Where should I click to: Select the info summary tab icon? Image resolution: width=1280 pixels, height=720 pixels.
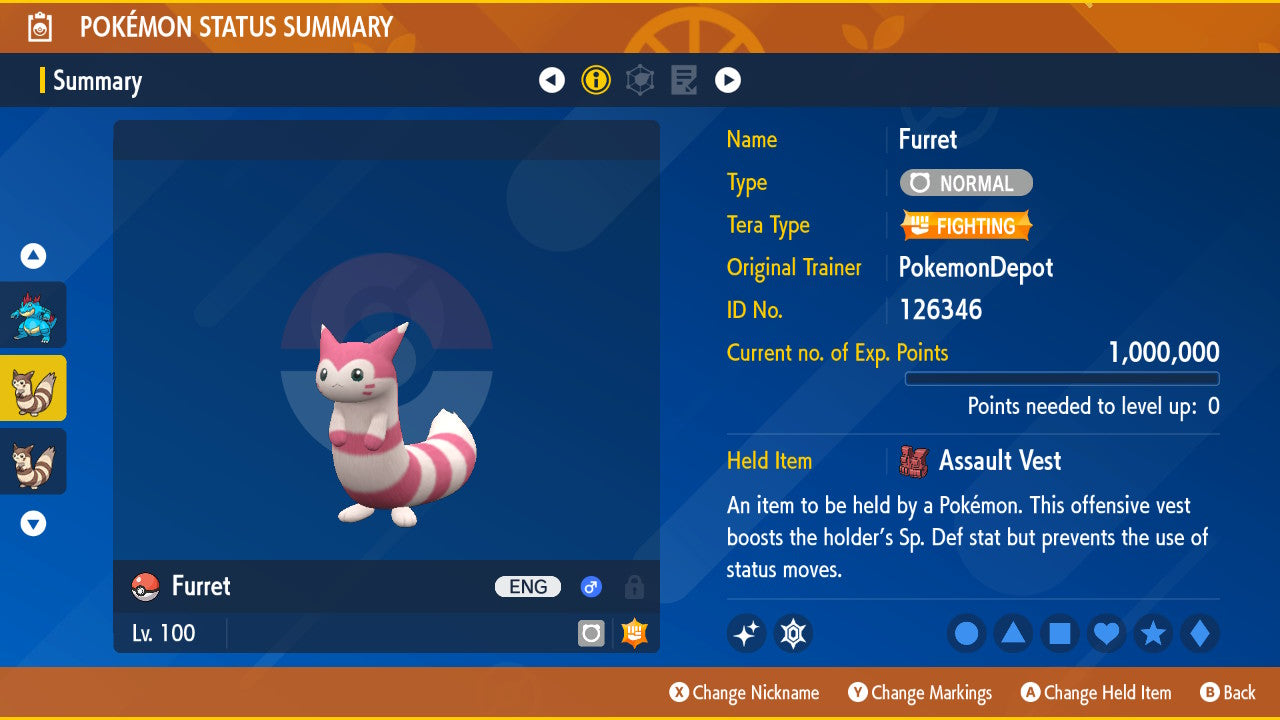coord(596,80)
